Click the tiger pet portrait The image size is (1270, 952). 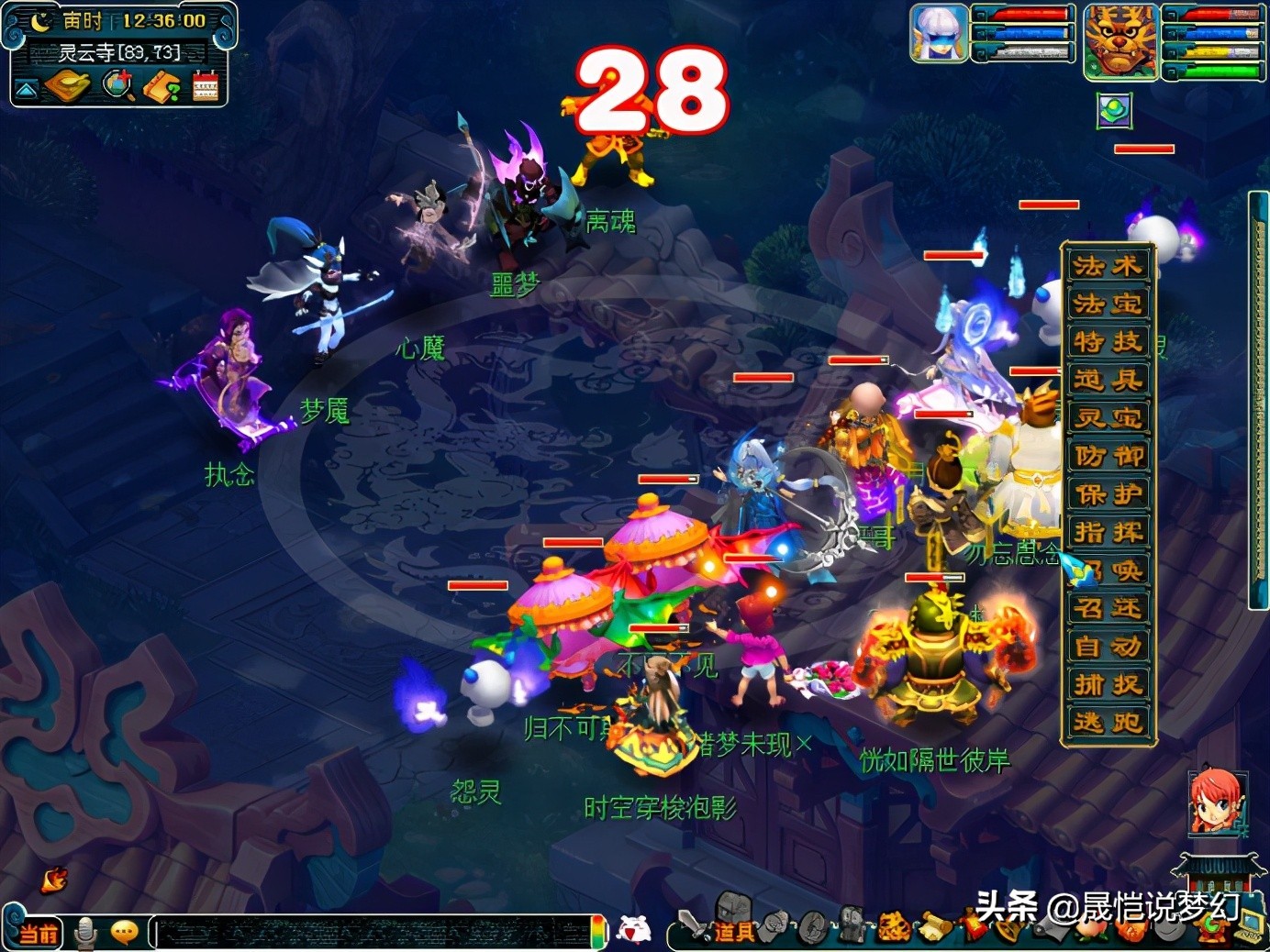1120,41
